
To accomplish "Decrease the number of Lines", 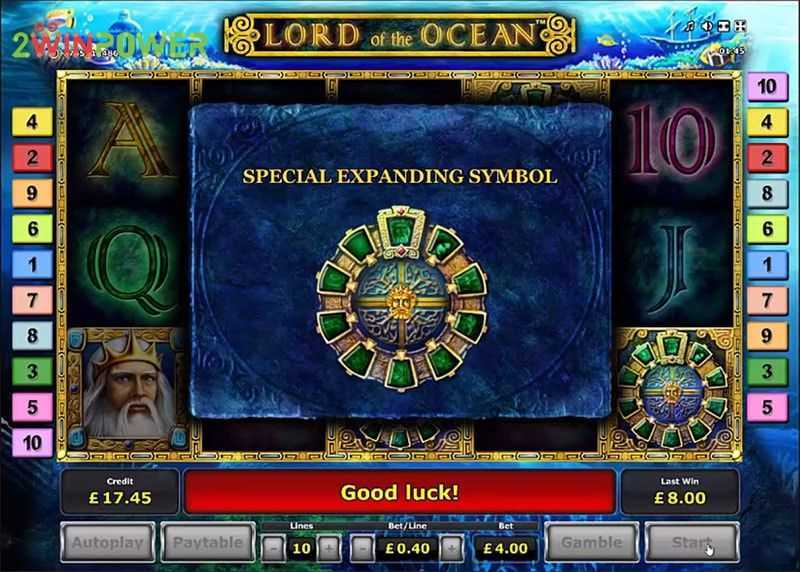I will coord(272,547).
